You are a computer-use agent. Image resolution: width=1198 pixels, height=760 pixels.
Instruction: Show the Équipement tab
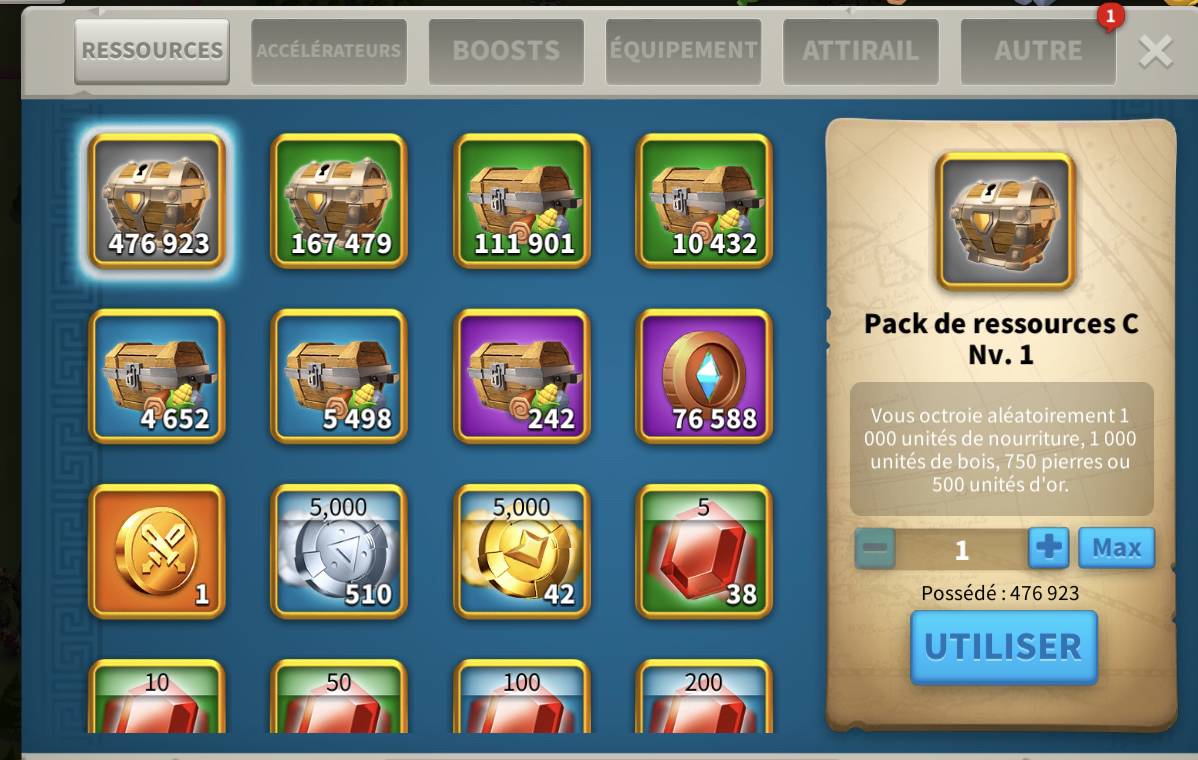[683, 51]
